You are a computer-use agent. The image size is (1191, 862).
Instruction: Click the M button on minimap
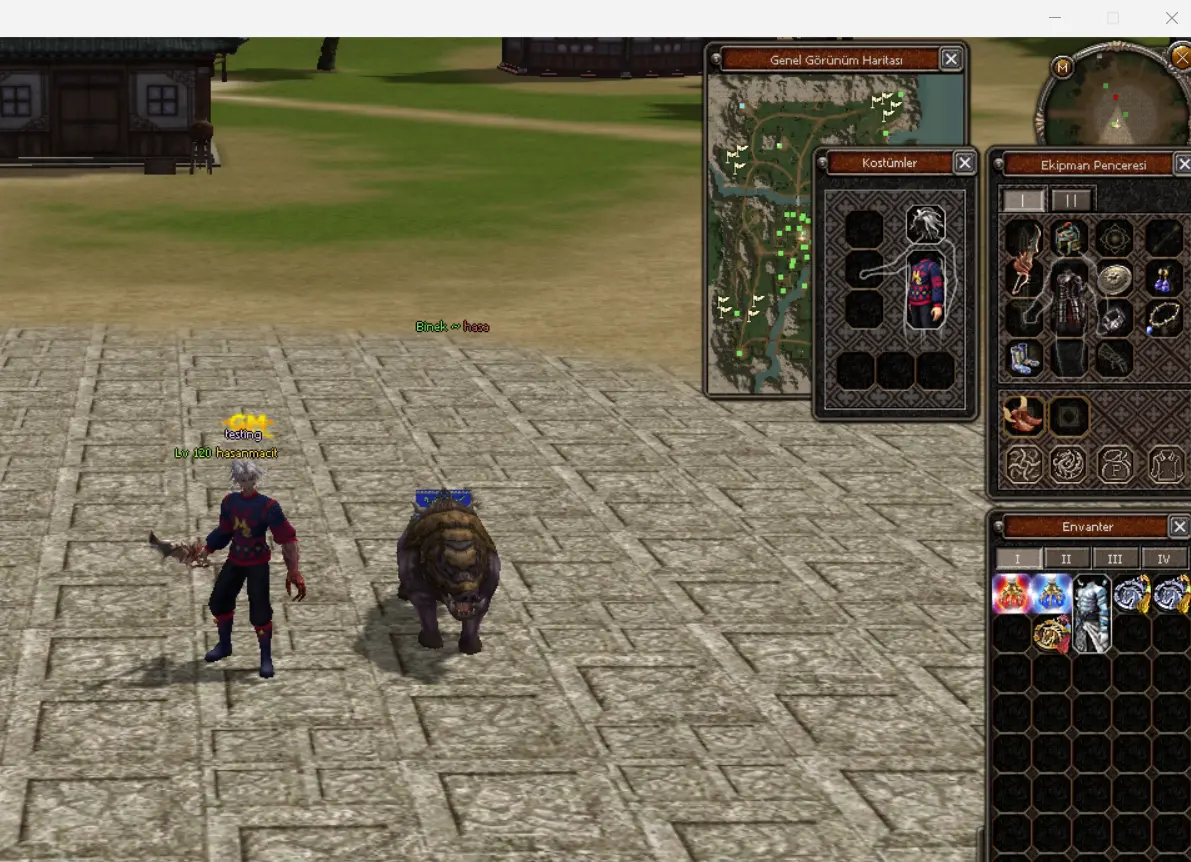pyautogui.click(x=1061, y=67)
